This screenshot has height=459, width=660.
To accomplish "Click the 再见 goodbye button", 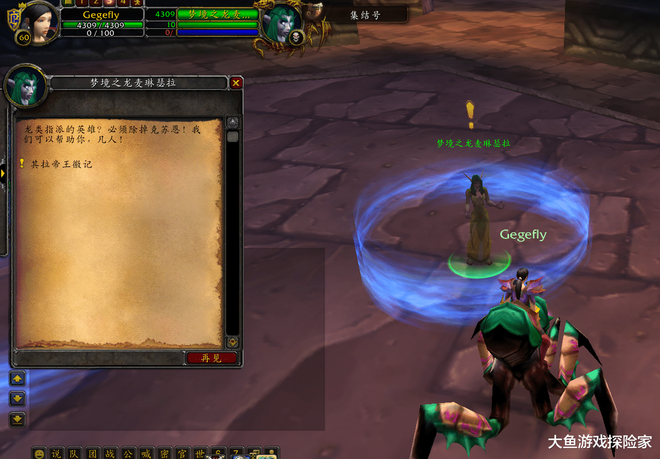I will coord(211,357).
